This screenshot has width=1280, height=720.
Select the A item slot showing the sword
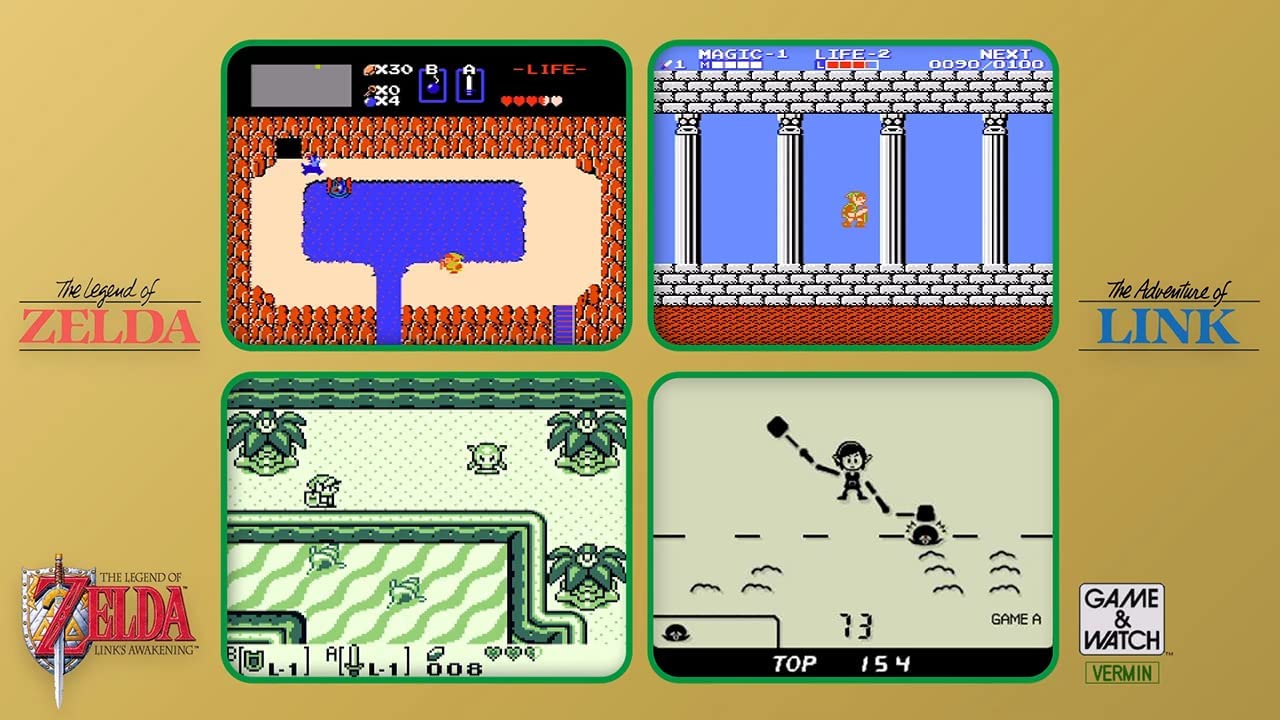(x=470, y=84)
